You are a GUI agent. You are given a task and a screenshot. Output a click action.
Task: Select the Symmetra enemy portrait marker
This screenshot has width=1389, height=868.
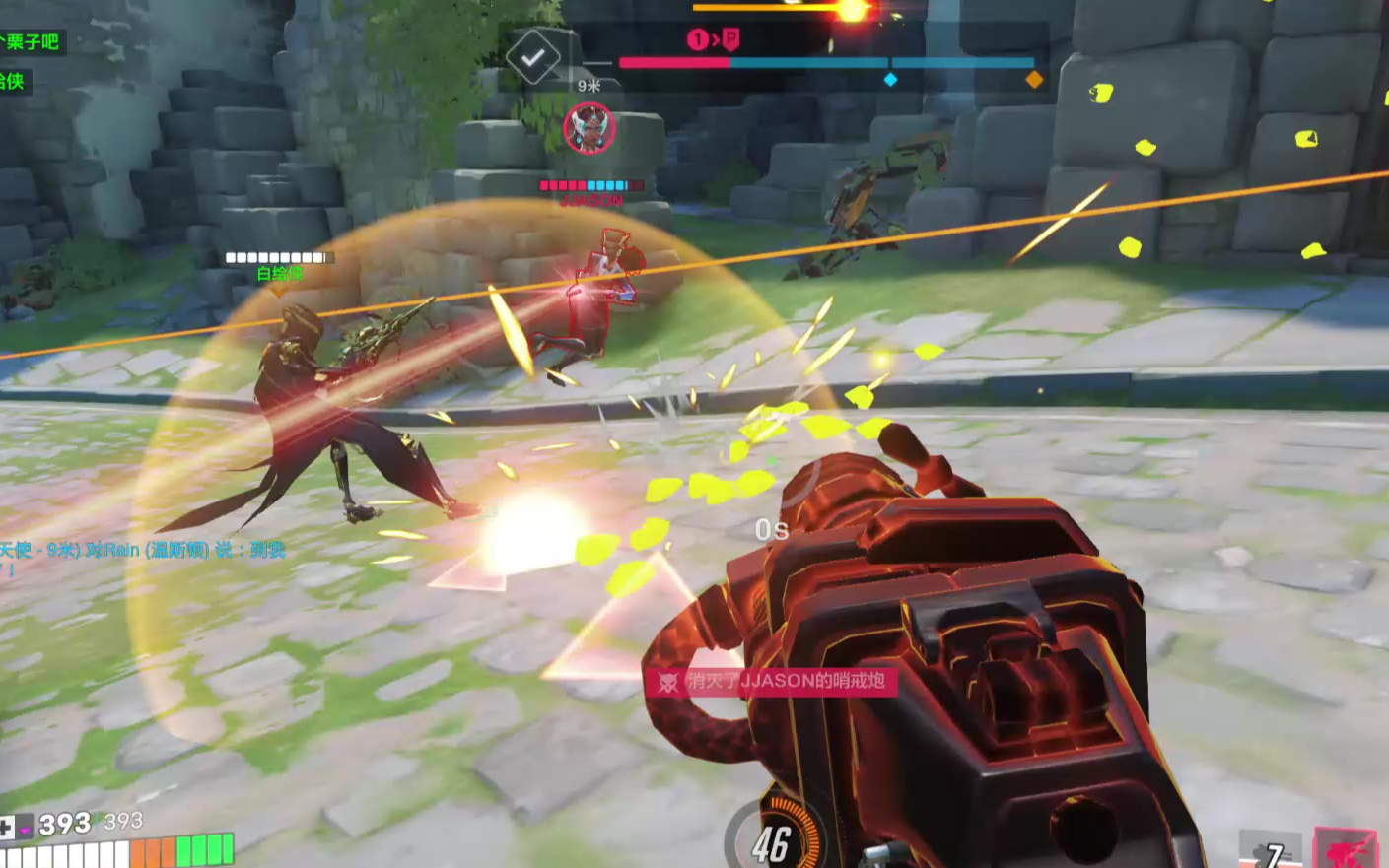click(x=590, y=129)
